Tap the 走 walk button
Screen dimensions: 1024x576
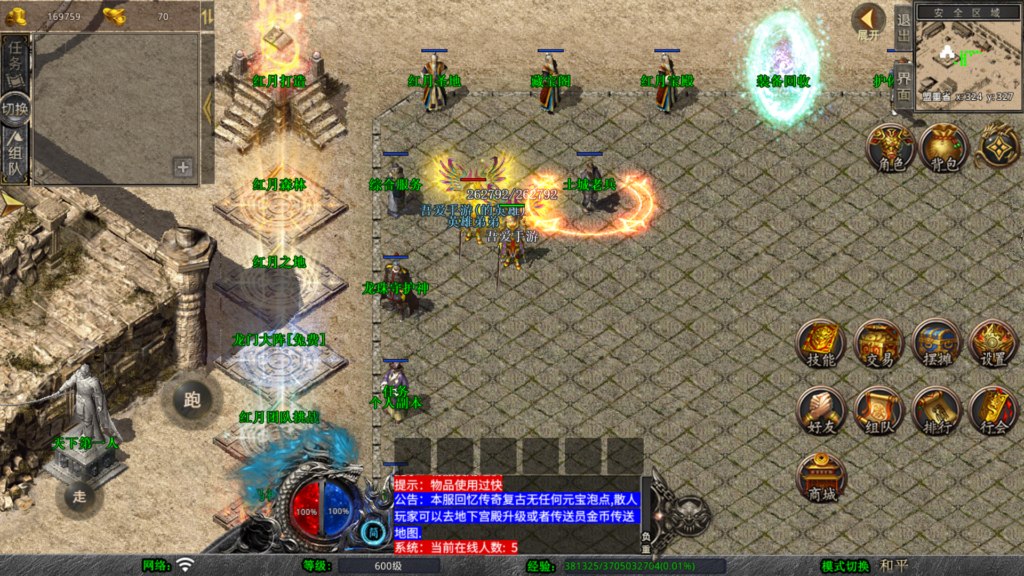[x=80, y=495]
